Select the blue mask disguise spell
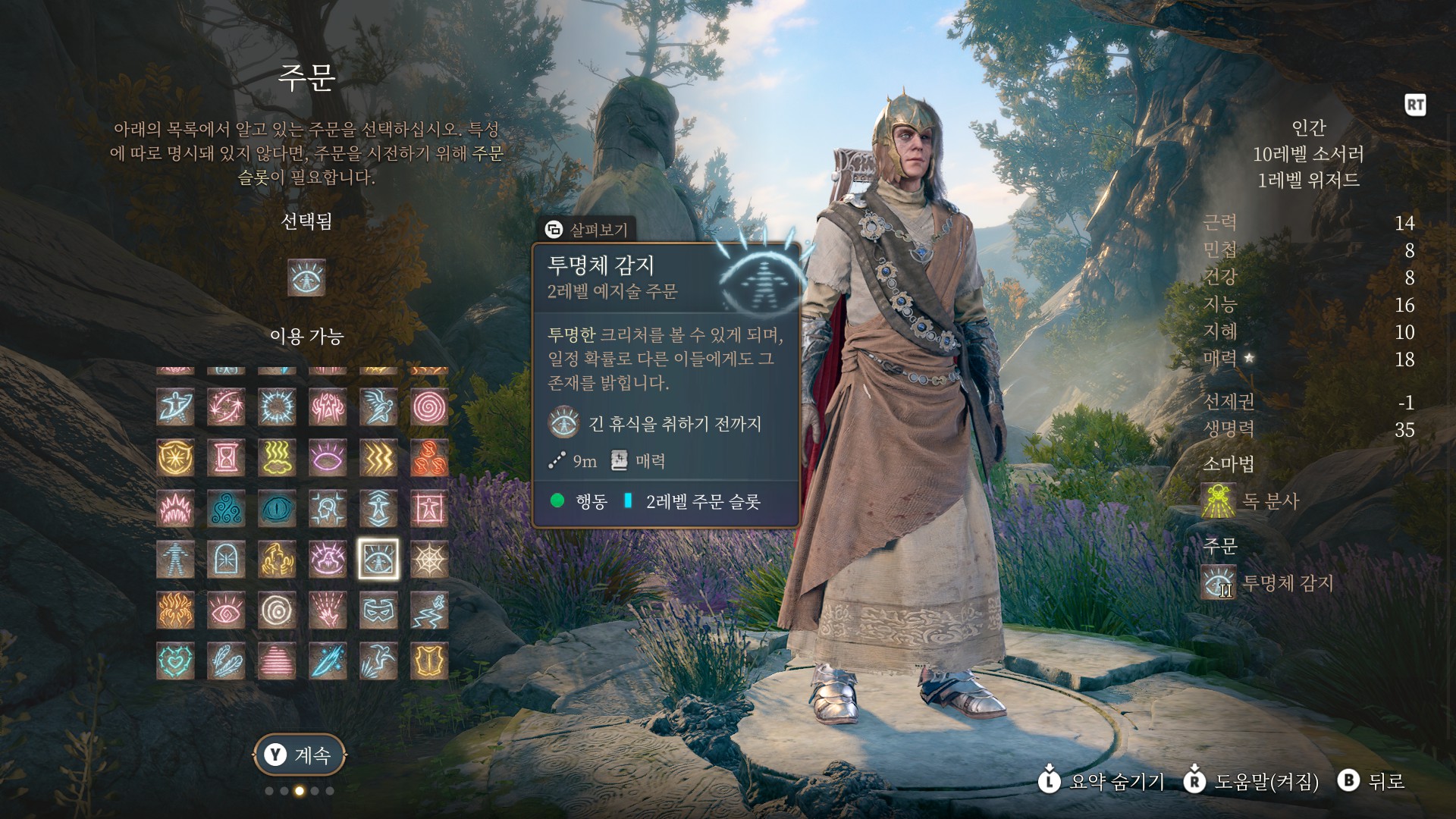The width and height of the screenshot is (1456, 819). pos(378,610)
